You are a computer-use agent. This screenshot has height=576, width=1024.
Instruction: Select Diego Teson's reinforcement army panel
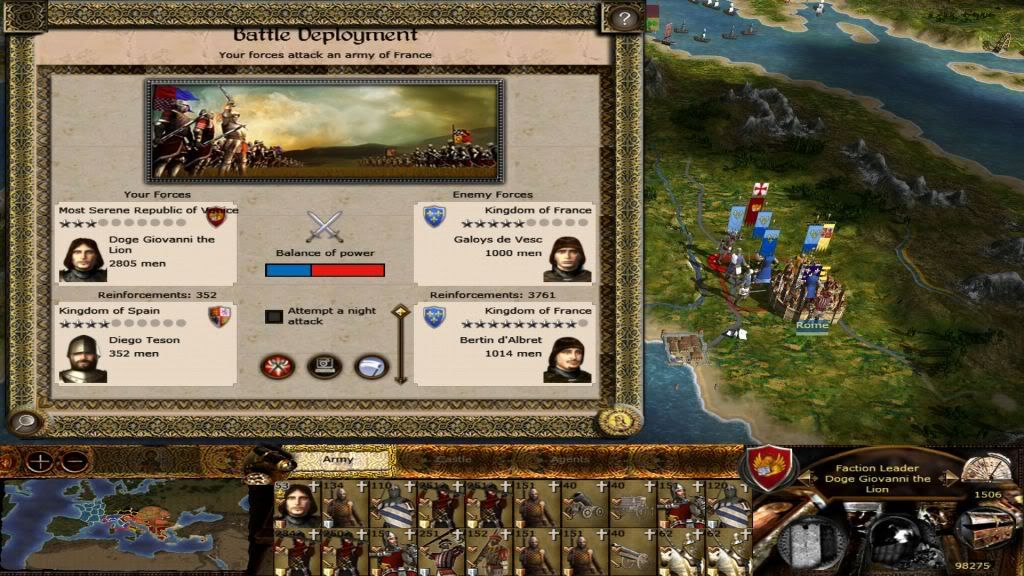[x=147, y=344]
